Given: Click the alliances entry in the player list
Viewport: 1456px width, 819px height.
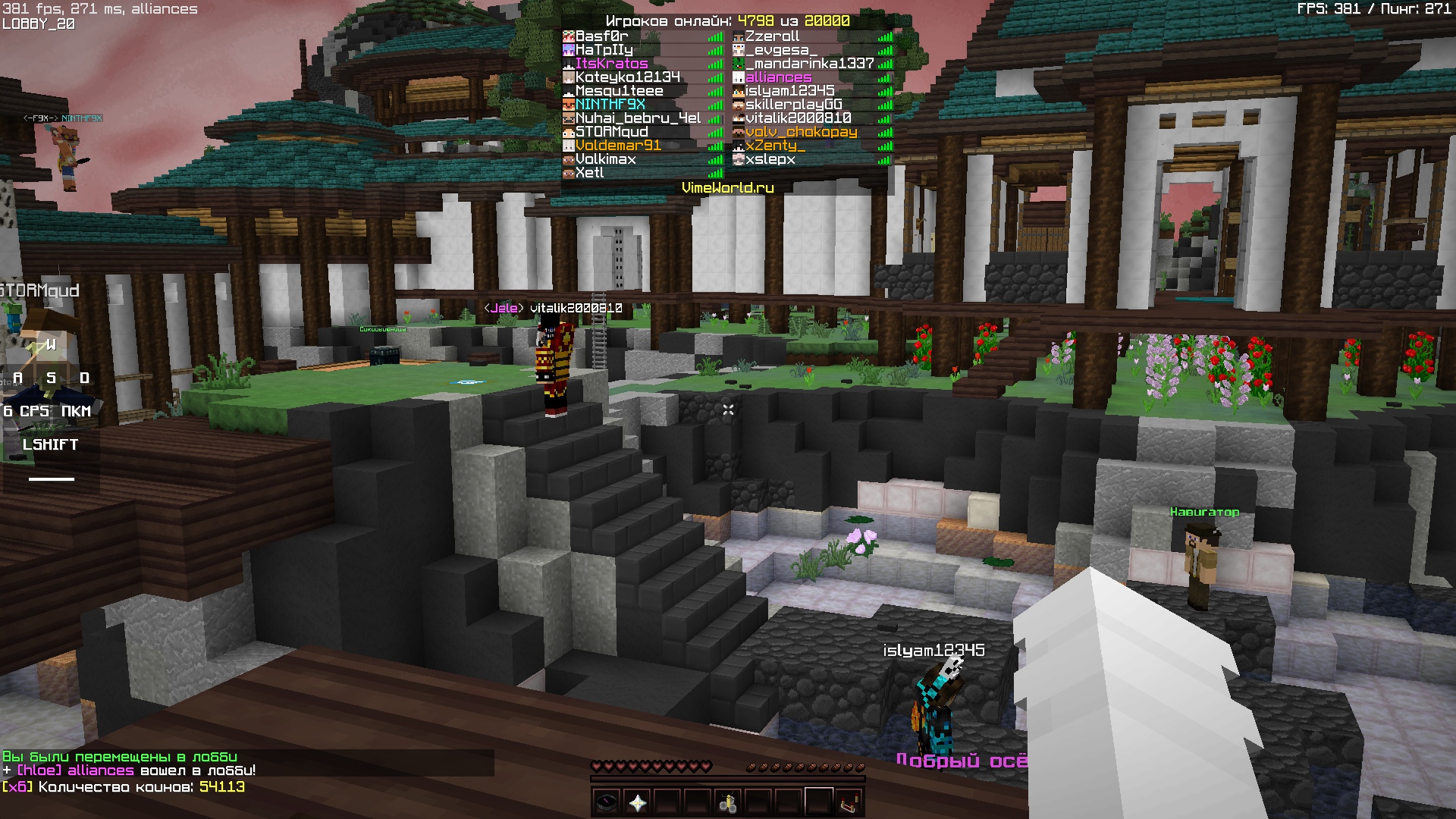Looking at the screenshot, I should coord(778,77).
